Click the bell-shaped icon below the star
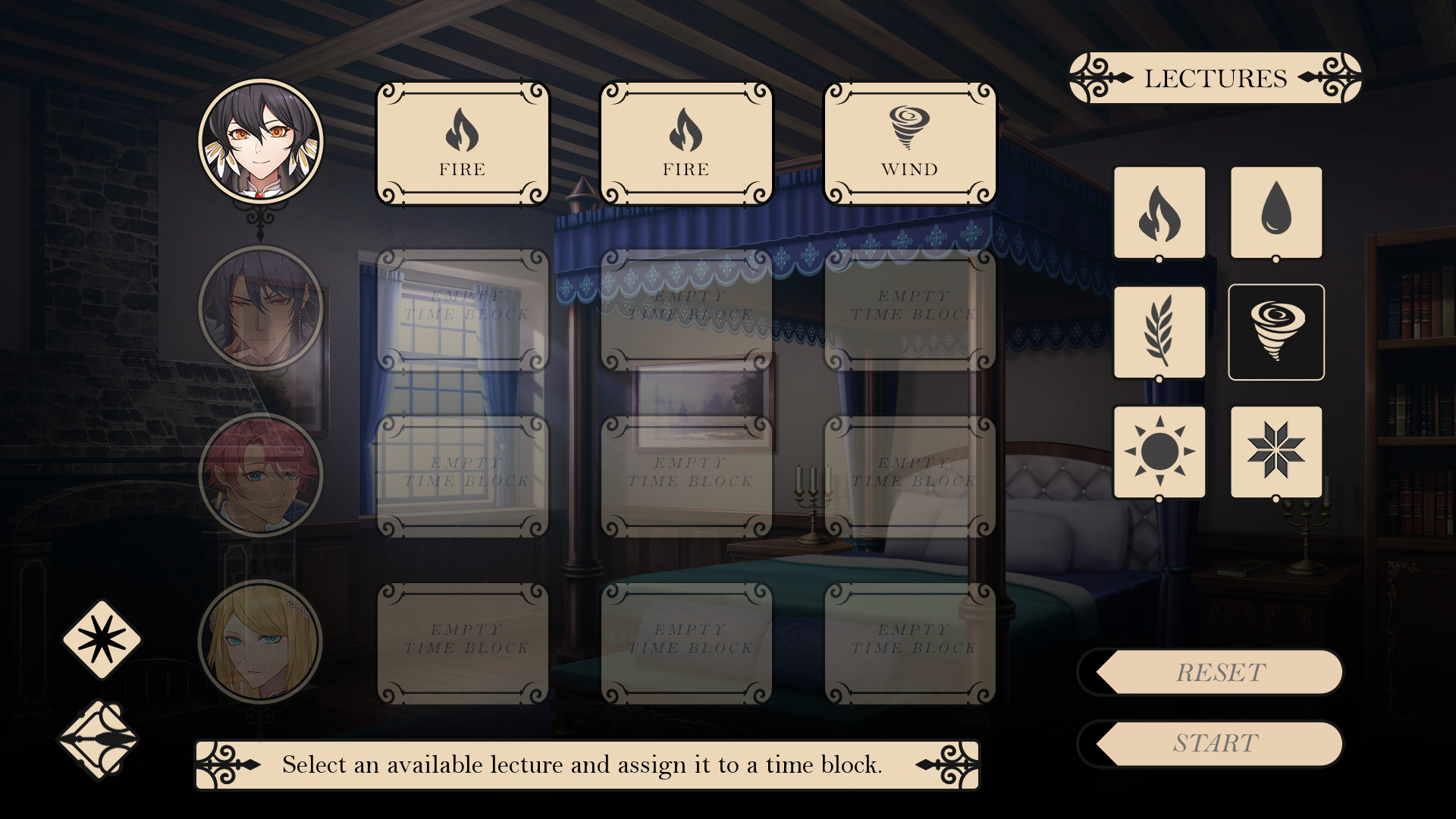This screenshot has width=1456, height=819. click(99, 739)
